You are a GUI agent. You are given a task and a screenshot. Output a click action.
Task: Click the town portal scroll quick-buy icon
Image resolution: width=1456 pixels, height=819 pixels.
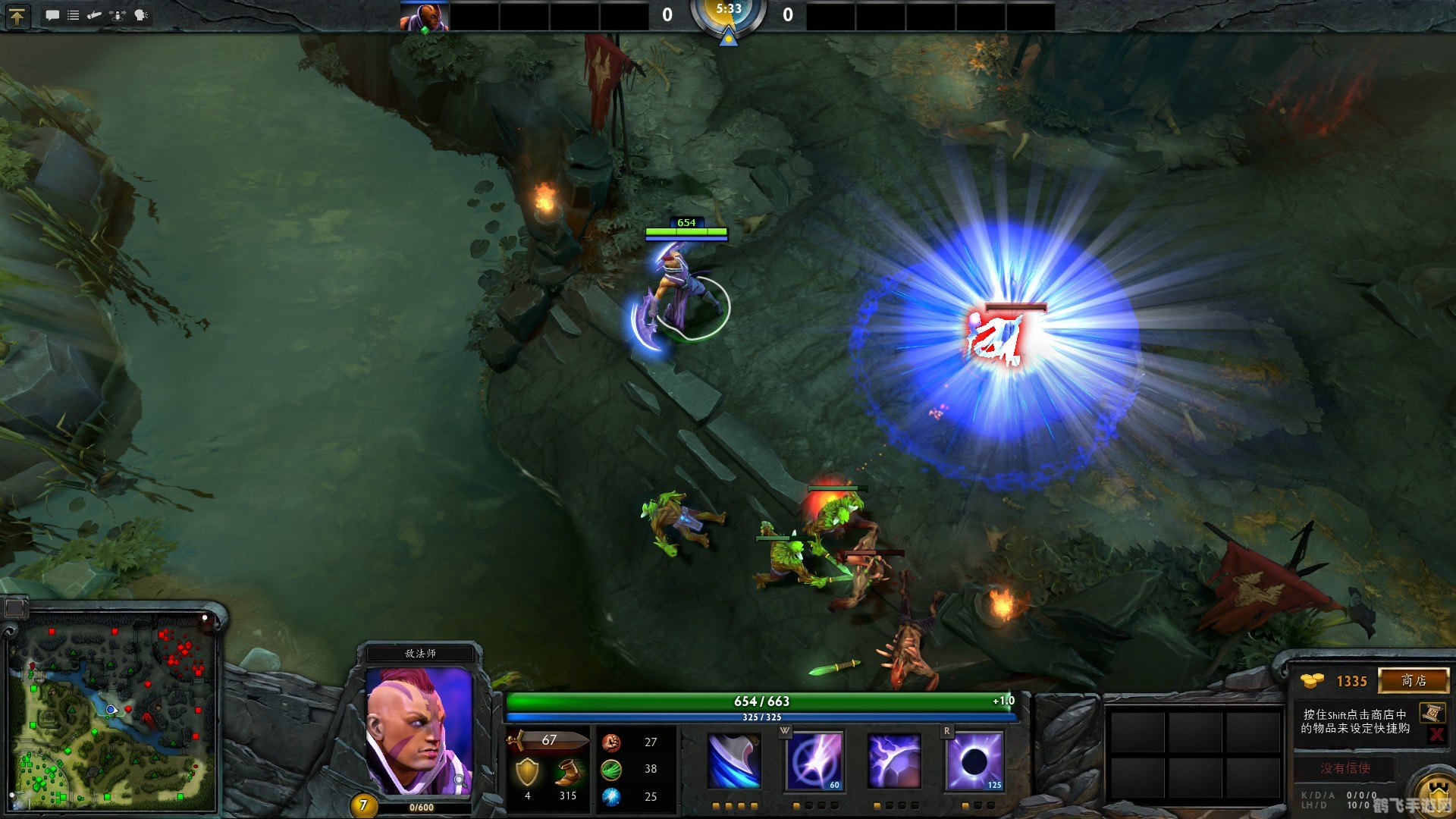(x=1431, y=713)
